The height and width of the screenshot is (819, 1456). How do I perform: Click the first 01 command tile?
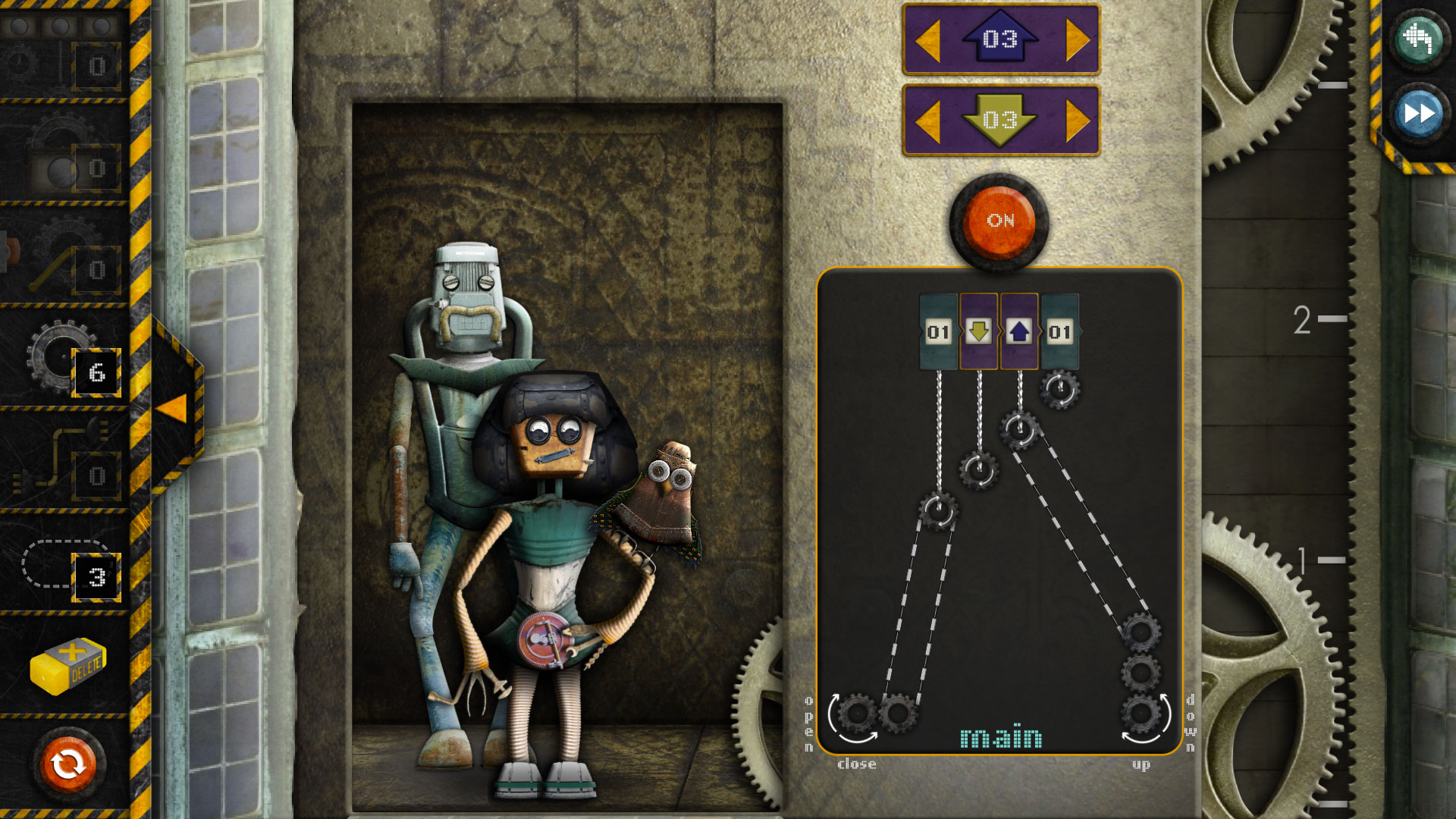(x=938, y=330)
